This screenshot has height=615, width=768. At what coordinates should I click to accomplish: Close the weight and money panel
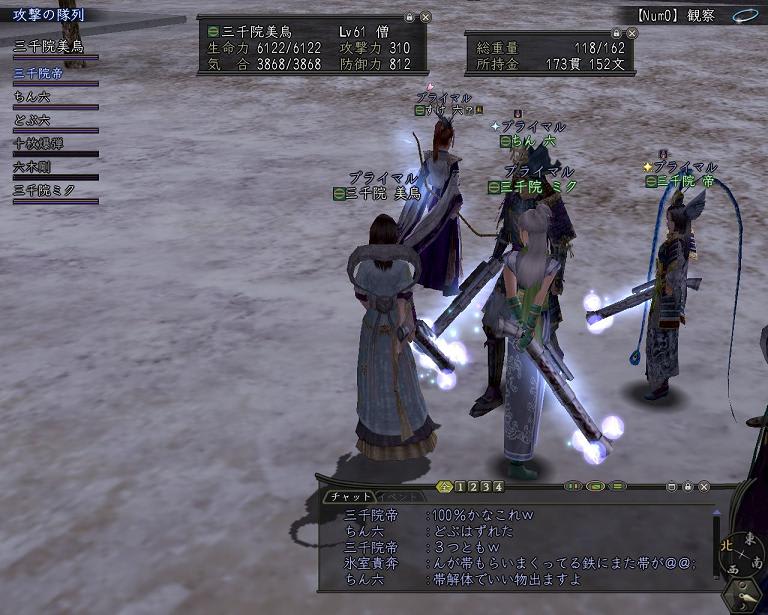pyautogui.click(x=630, y=33)
